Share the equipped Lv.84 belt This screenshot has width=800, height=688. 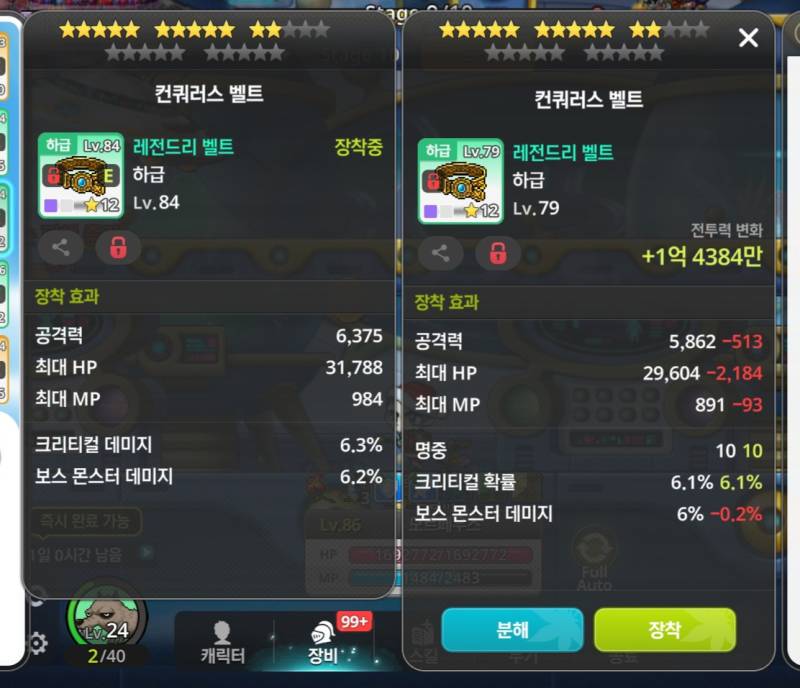point(61,248)
